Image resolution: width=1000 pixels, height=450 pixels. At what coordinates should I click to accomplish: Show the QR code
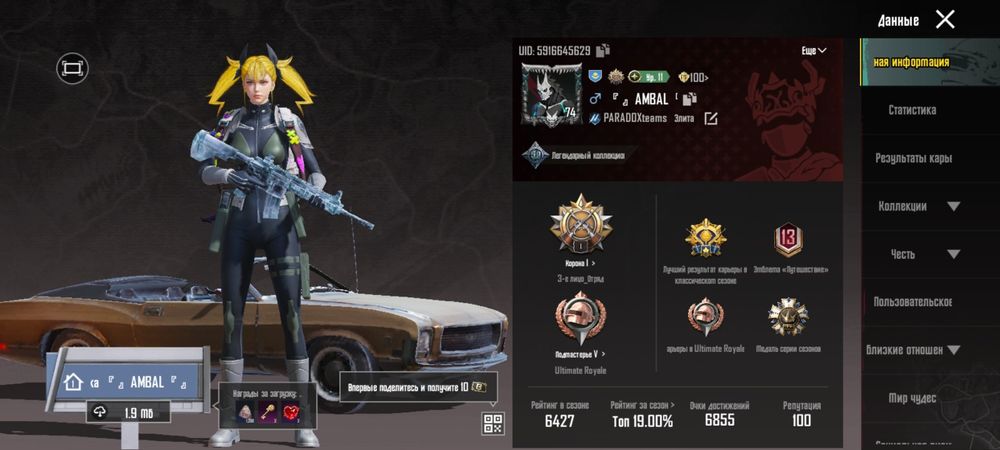point(493,423)
